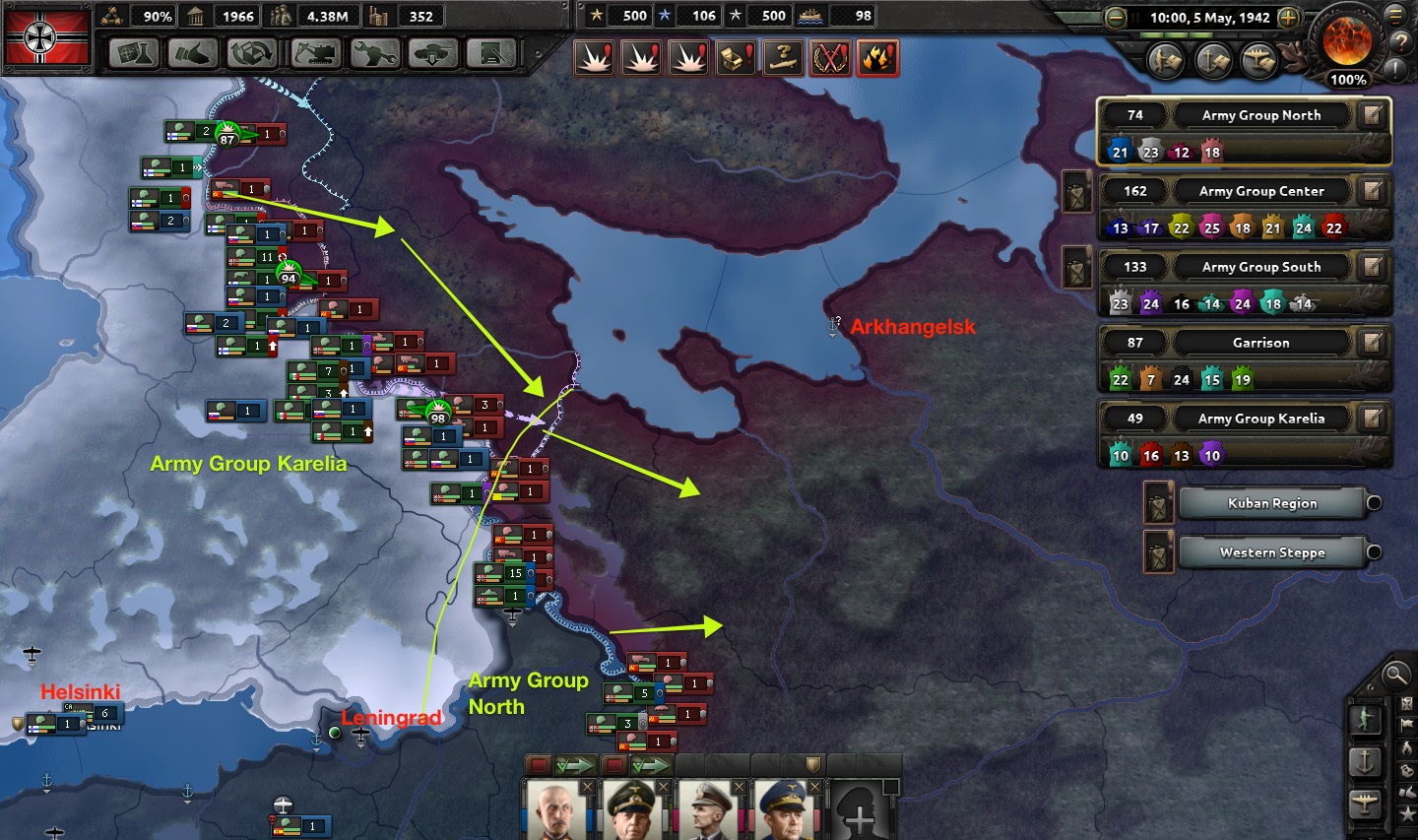Open the Recruit and Deploy tank menu

tap(433, 53)
